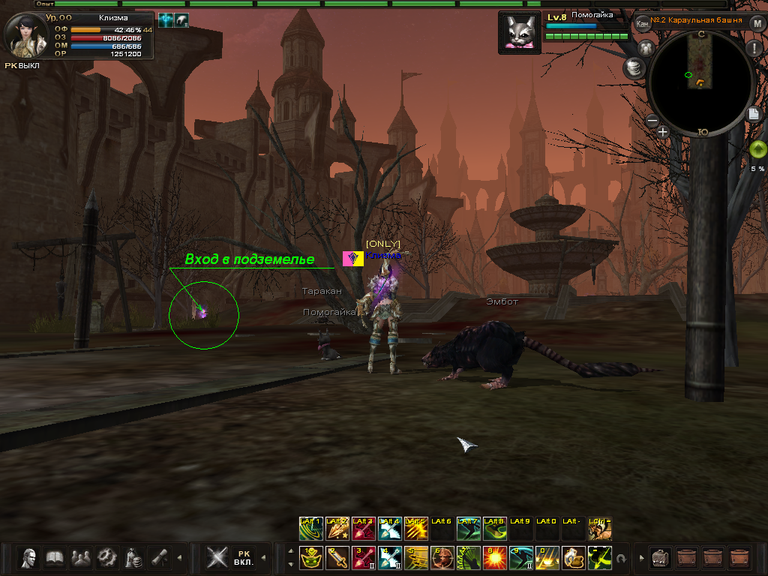Screen dimensions: 768x576
Task: Open the open book menu icon
Action: click(55, 556)
